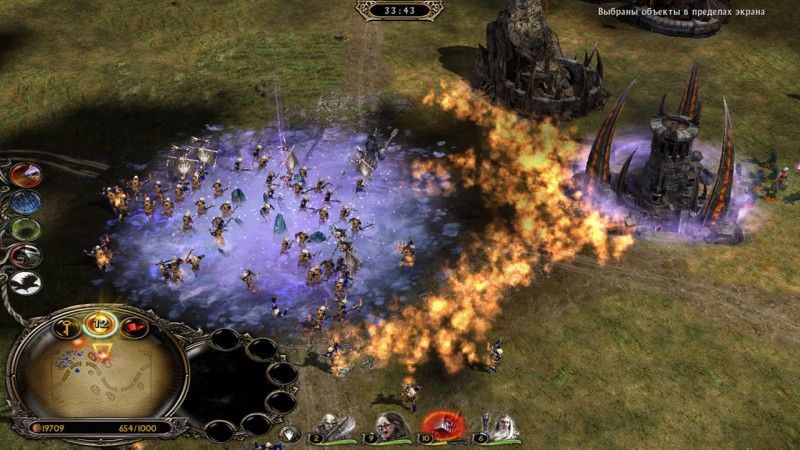This screenshot has height=450, width=800.
Task: Activate the green swirl power icon
Action: [27, 230]
